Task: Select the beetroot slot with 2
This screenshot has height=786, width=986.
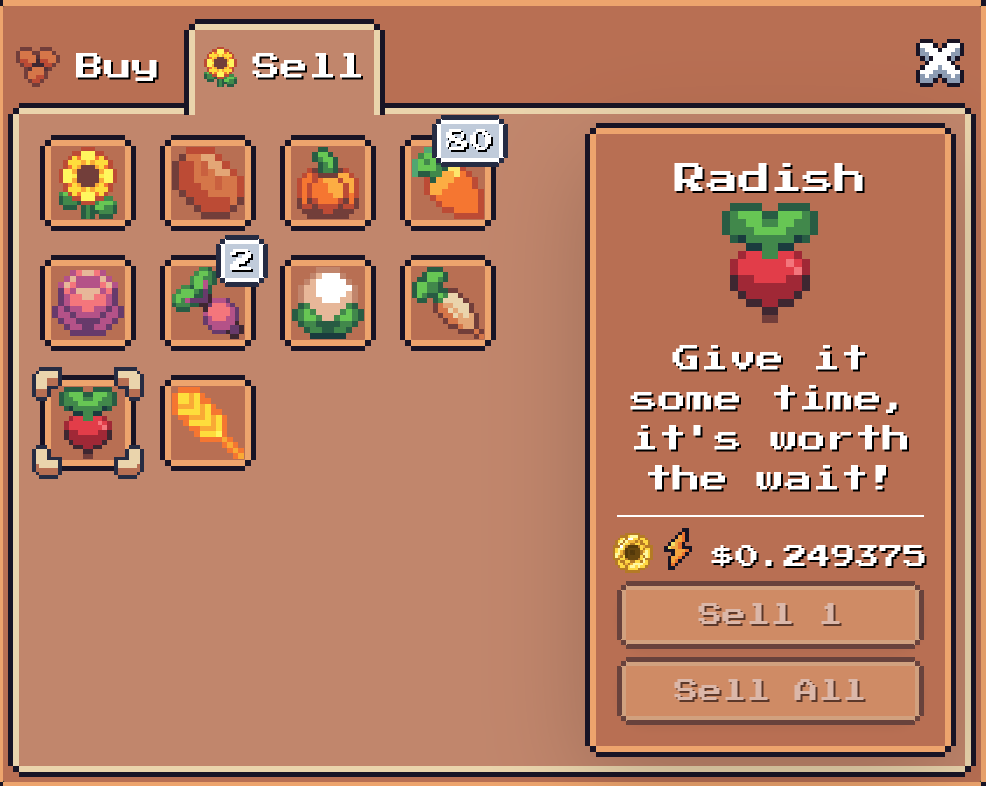Action: [208, 303]
